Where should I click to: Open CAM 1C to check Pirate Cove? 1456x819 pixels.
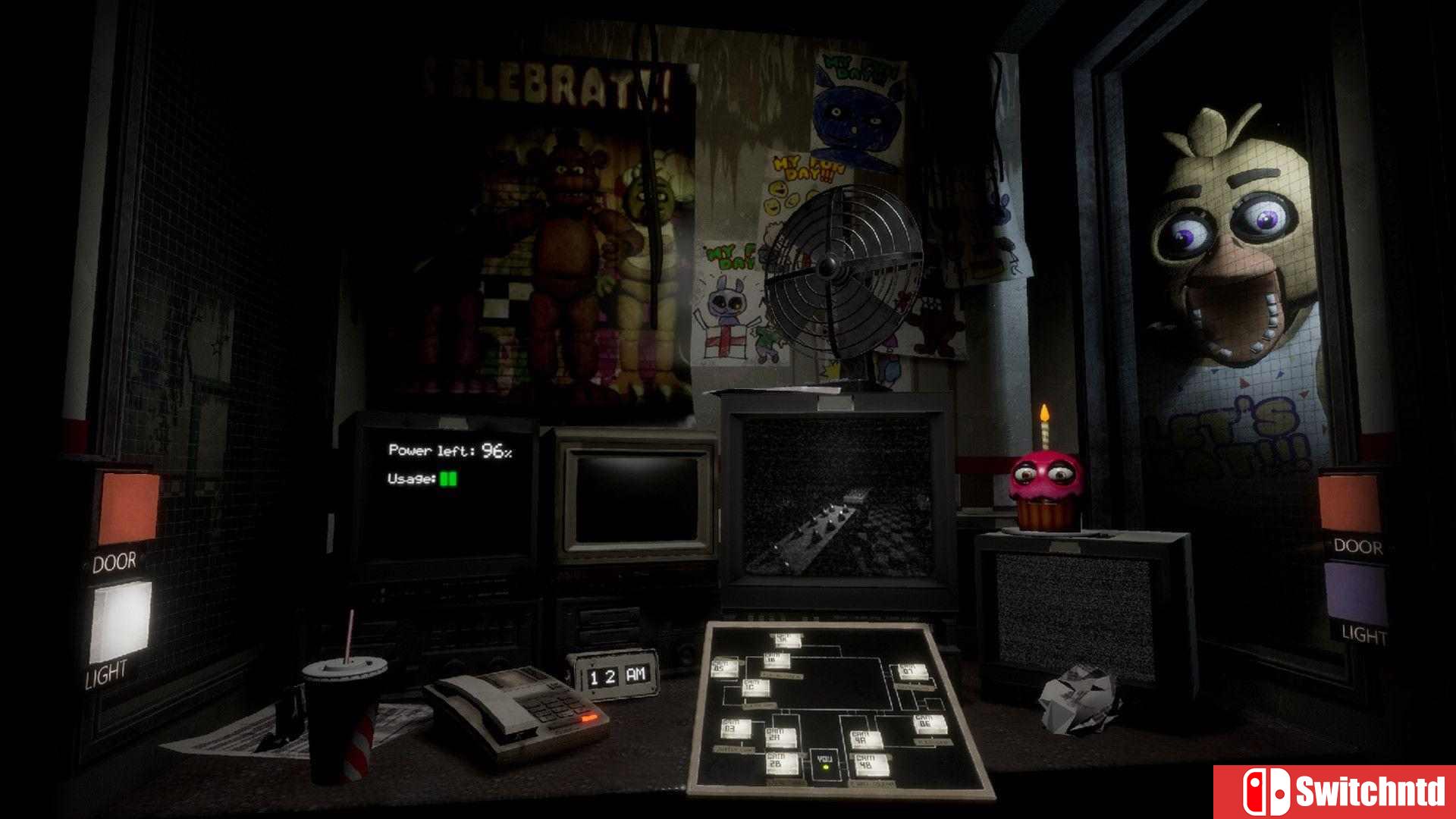pyautogui.click(x=755, y=688)
